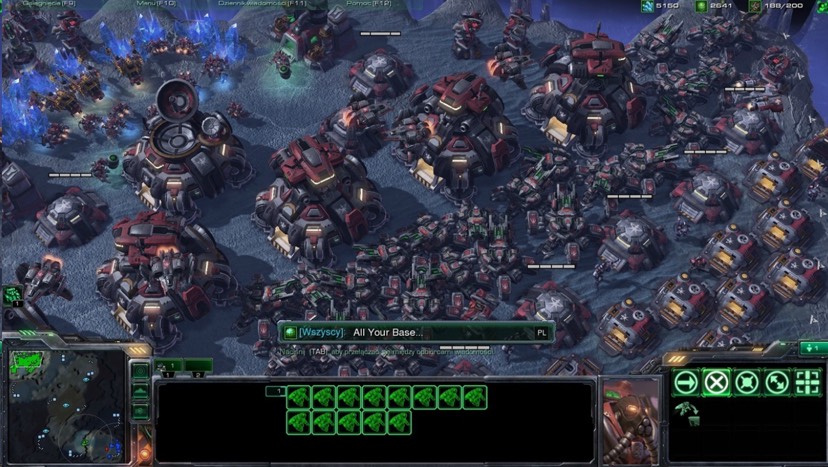
Task: Activate the Attack command crosshair icon
Action: (807, 381)
